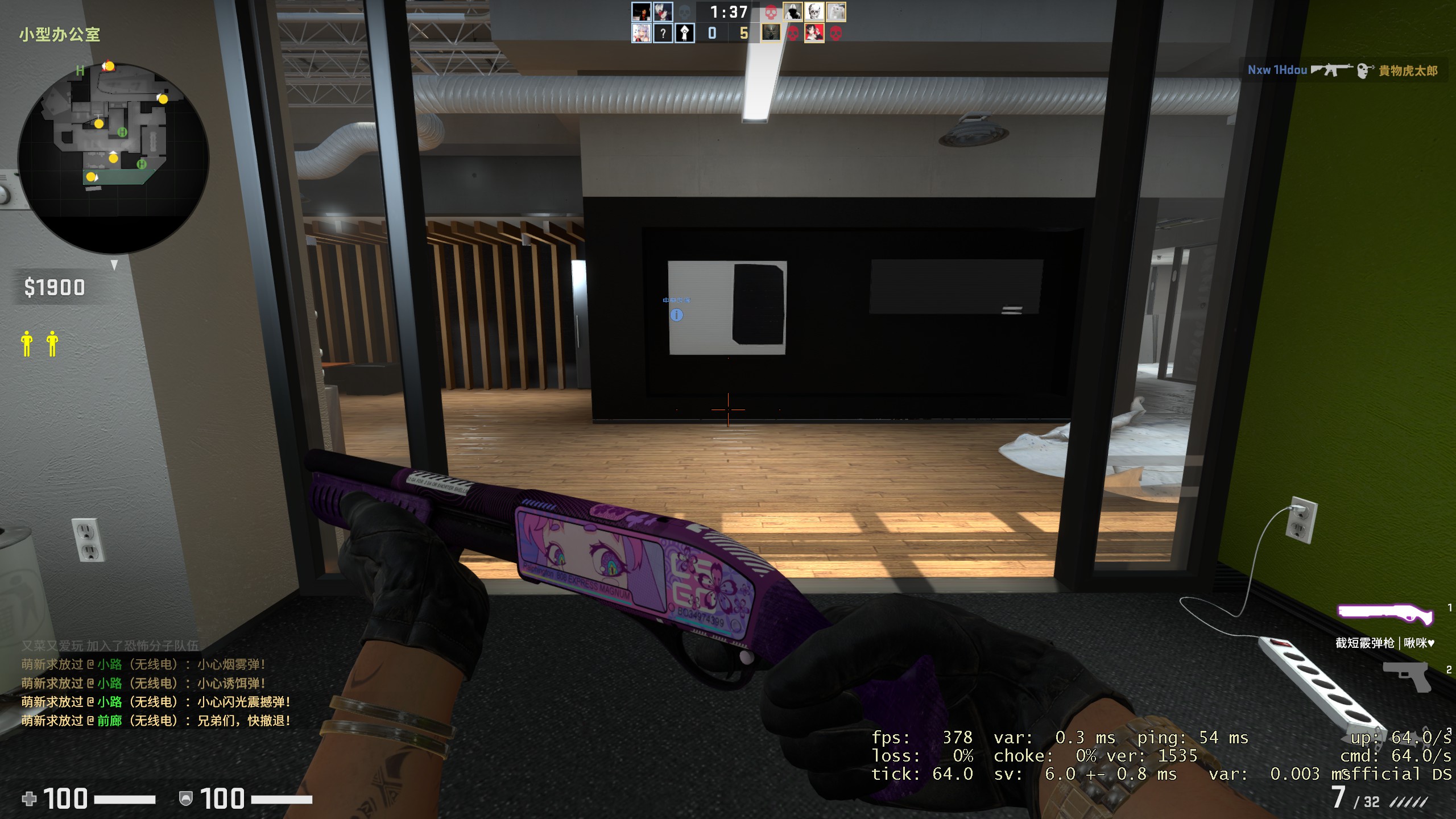Click the red skull icon beside CT avatars
The width and height of the screenshot is (1456, 819).
pos(771,13)
